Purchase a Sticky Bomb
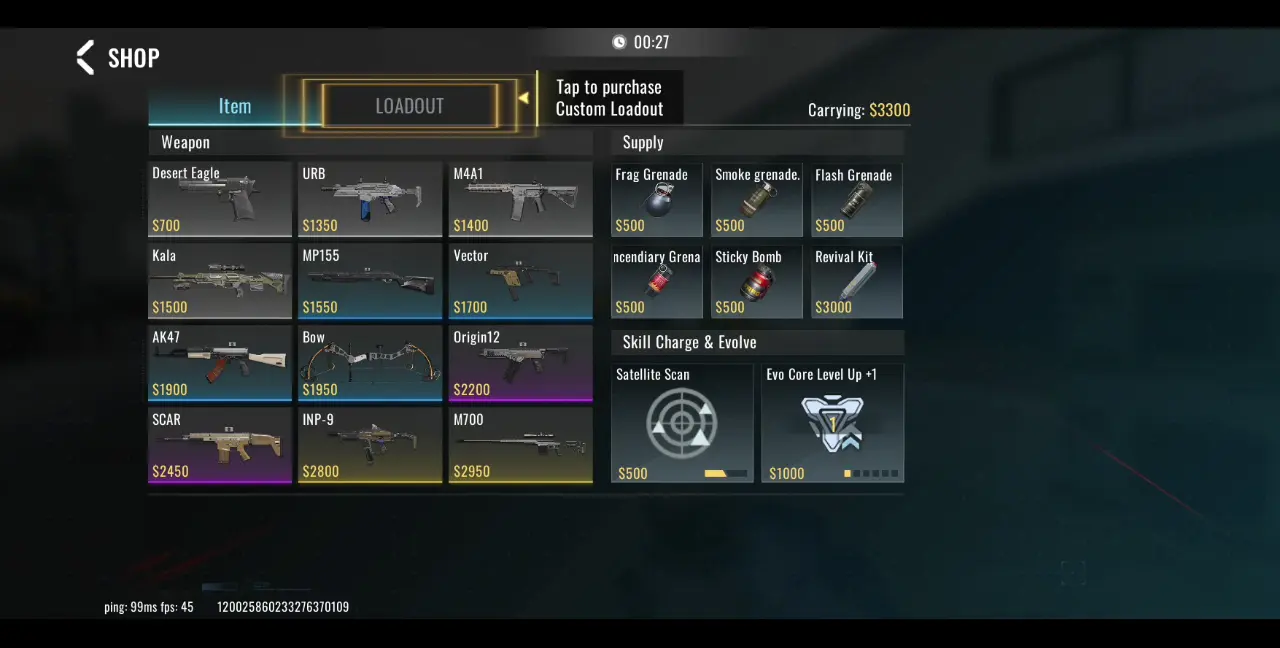Viewport: 1280px width, 648px height. (x=757, y=282)
